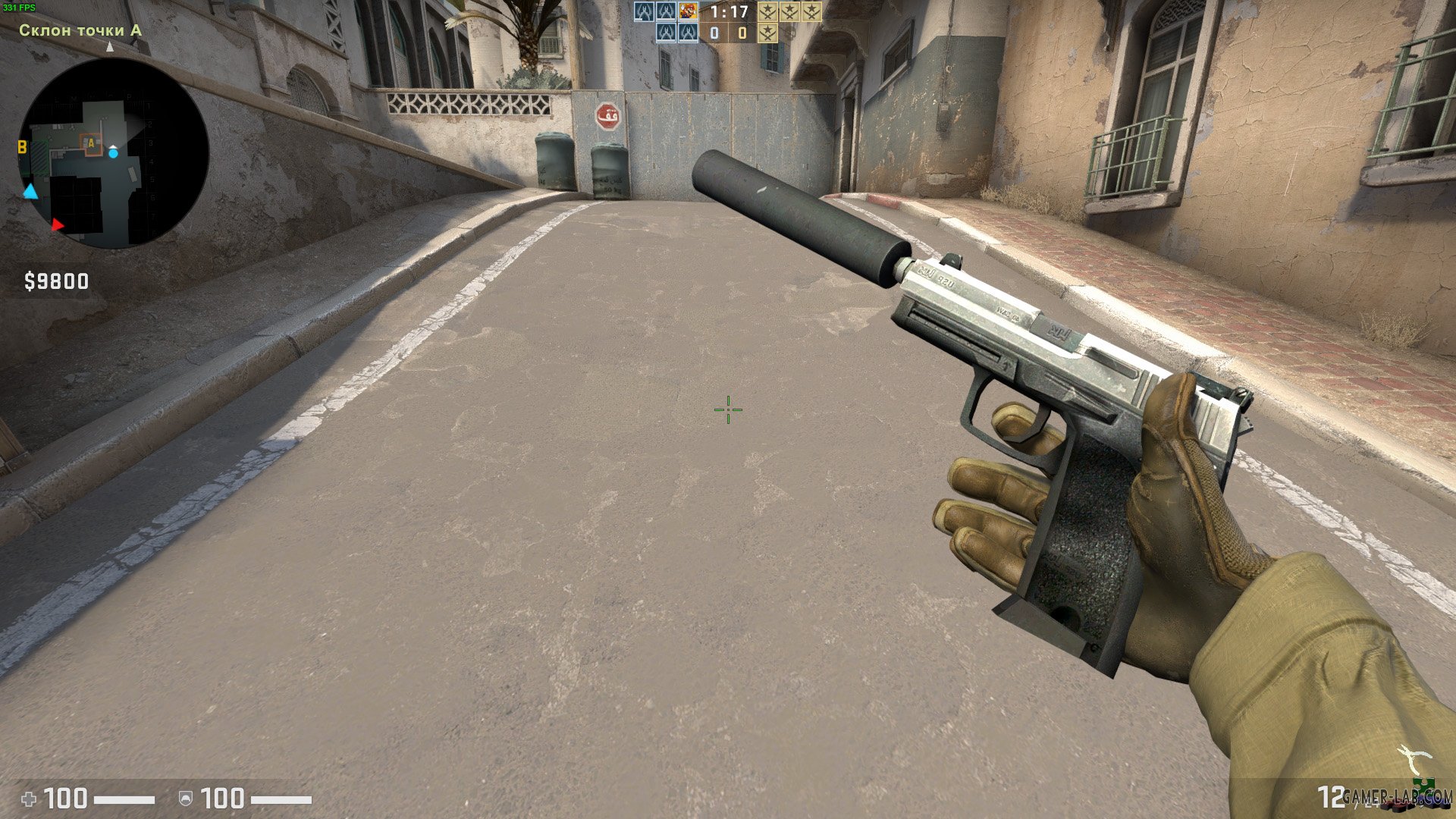Click the CT avatar of the Mario player

(x=688, y=11)
